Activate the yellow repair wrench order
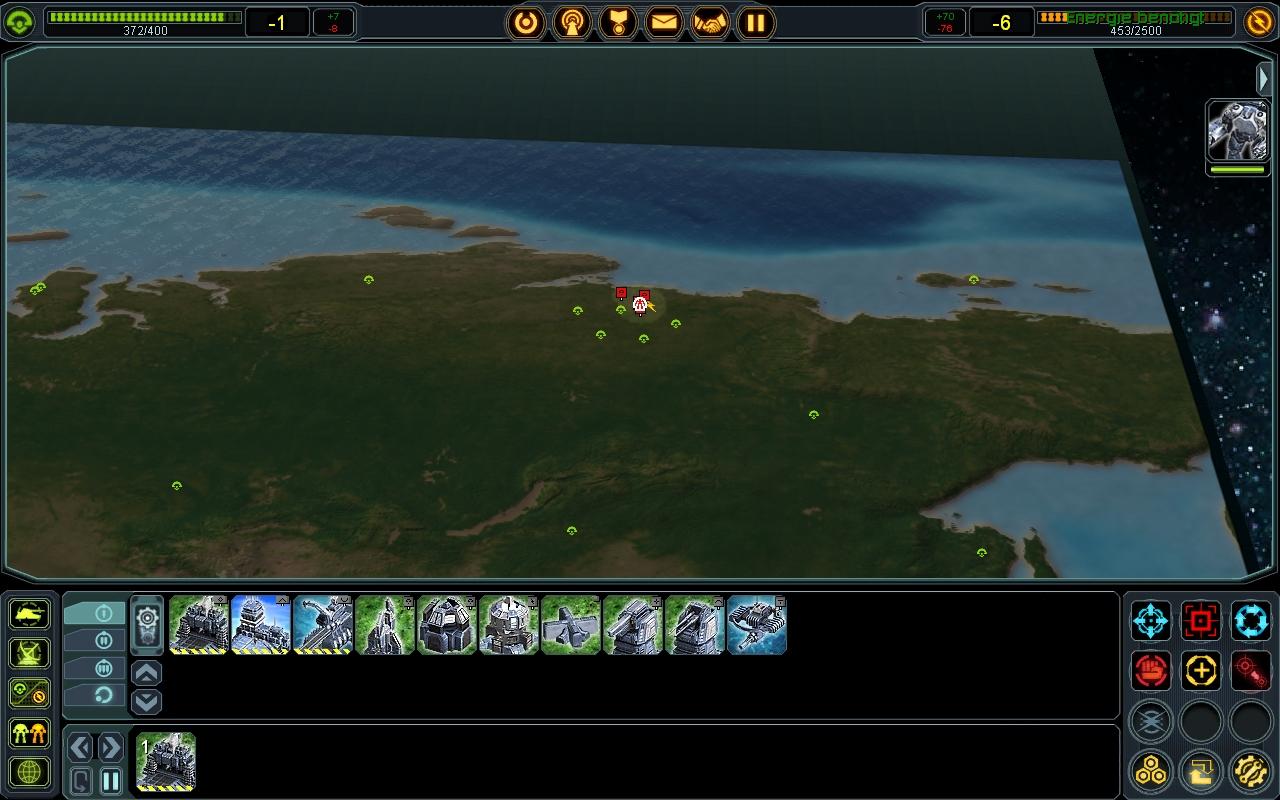This screenshot has height=800, width=1280. point(1201,670)
